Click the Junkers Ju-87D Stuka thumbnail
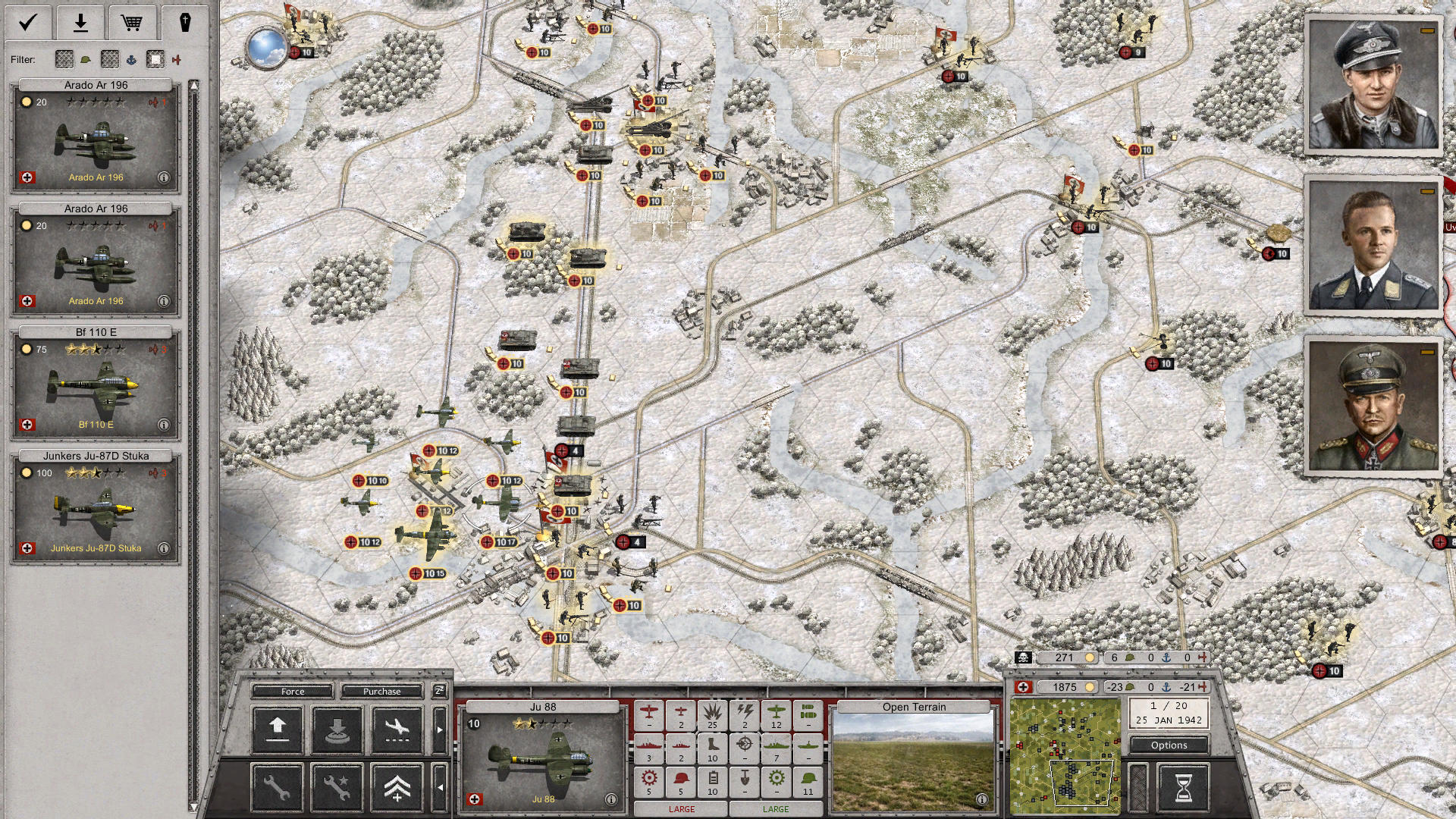This screenshot has height=819, width=1456. point(93,508)
